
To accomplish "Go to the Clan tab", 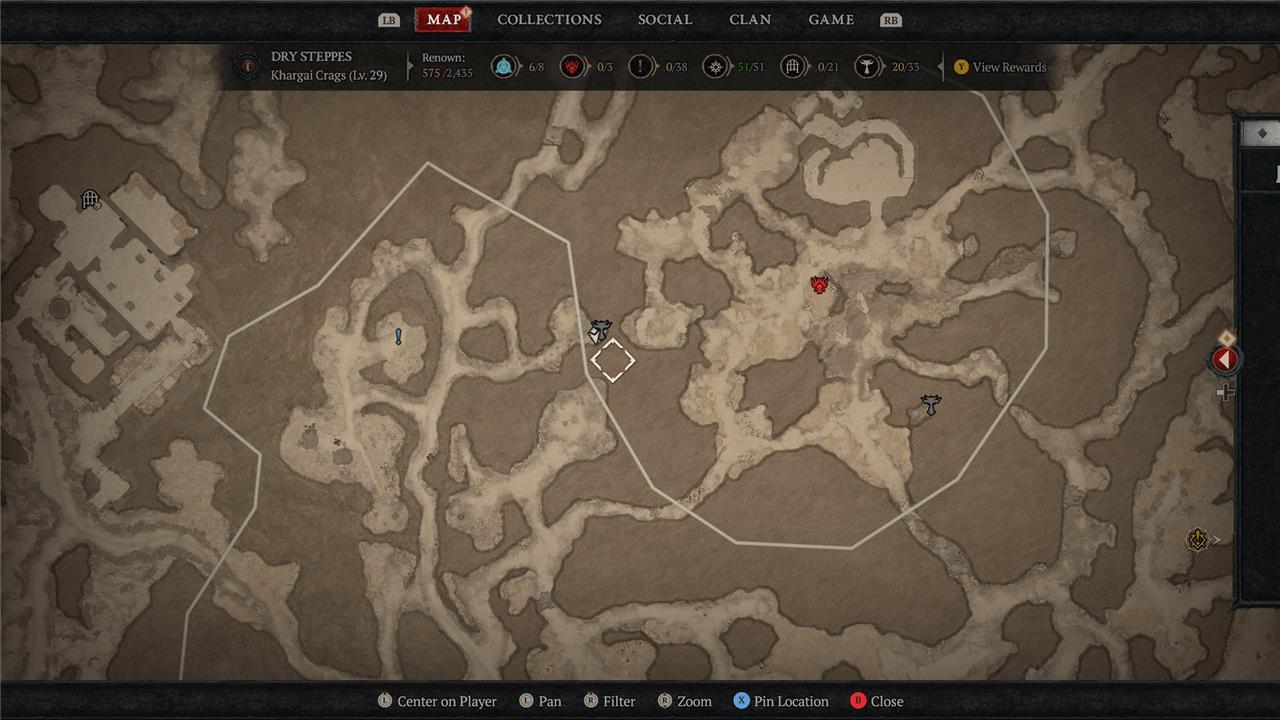I will tap(750, 20).
